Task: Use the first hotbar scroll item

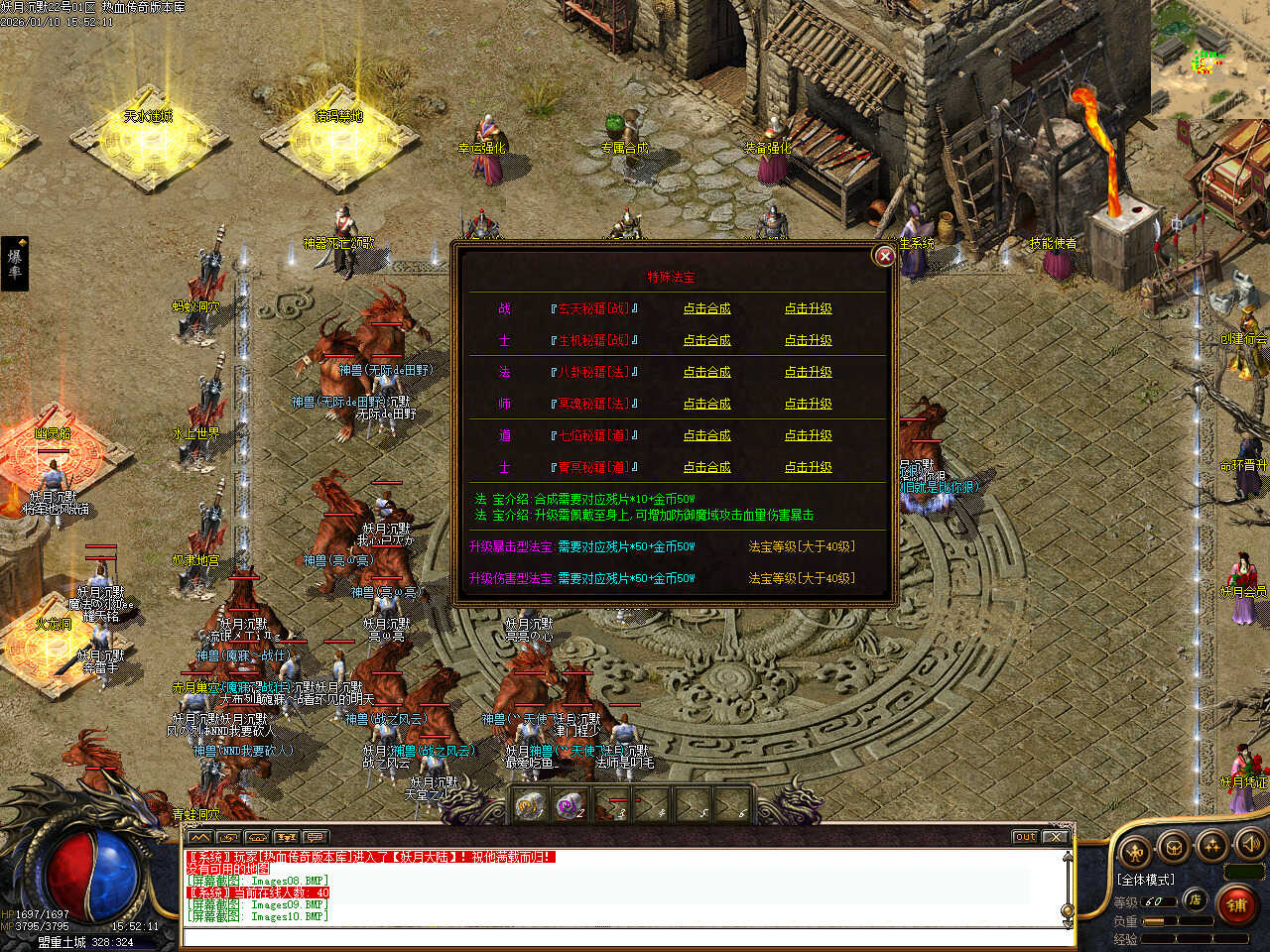Action: (x=531, y=806)
